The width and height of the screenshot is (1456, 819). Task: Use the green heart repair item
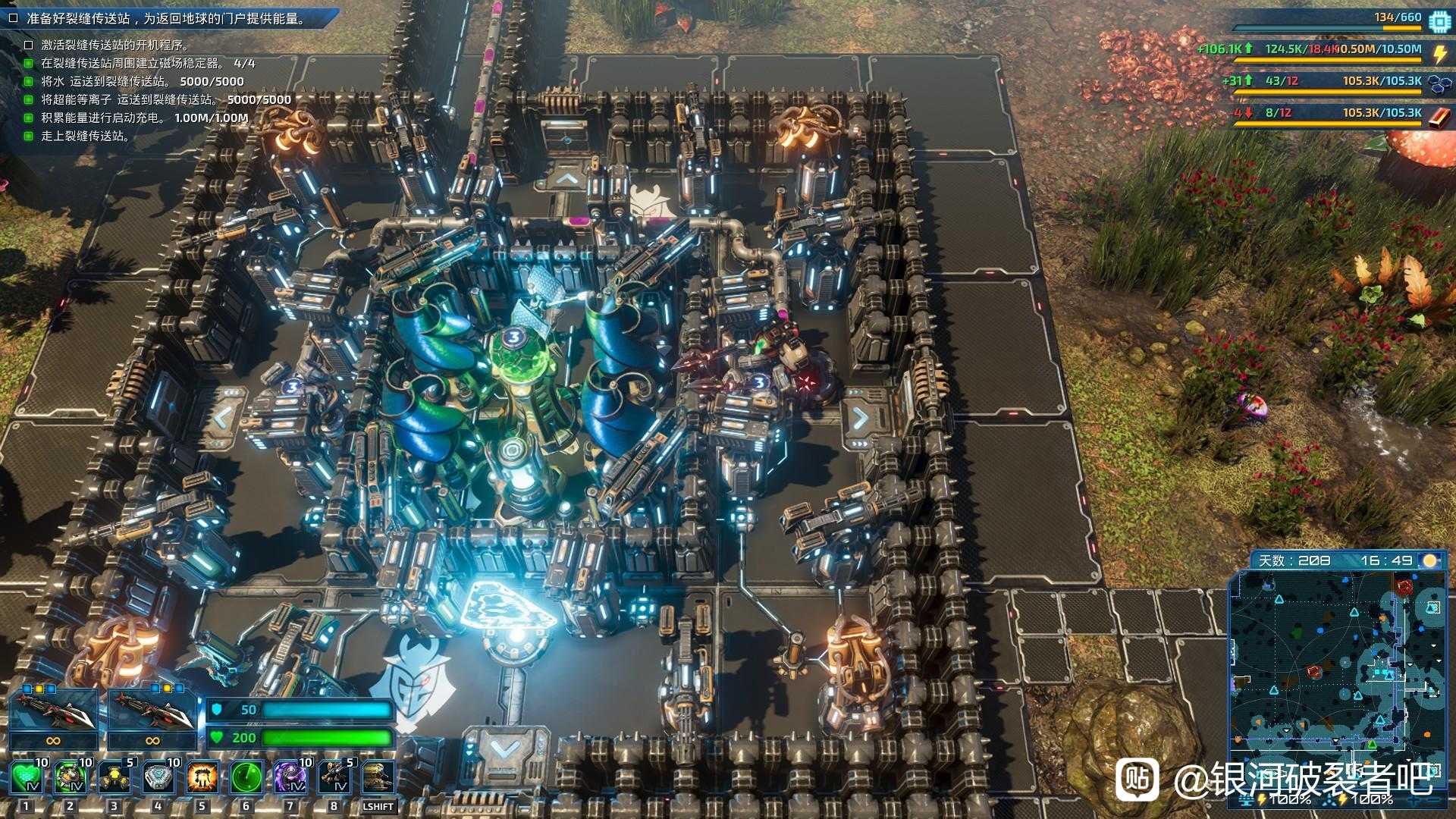[x=27, y=777]
